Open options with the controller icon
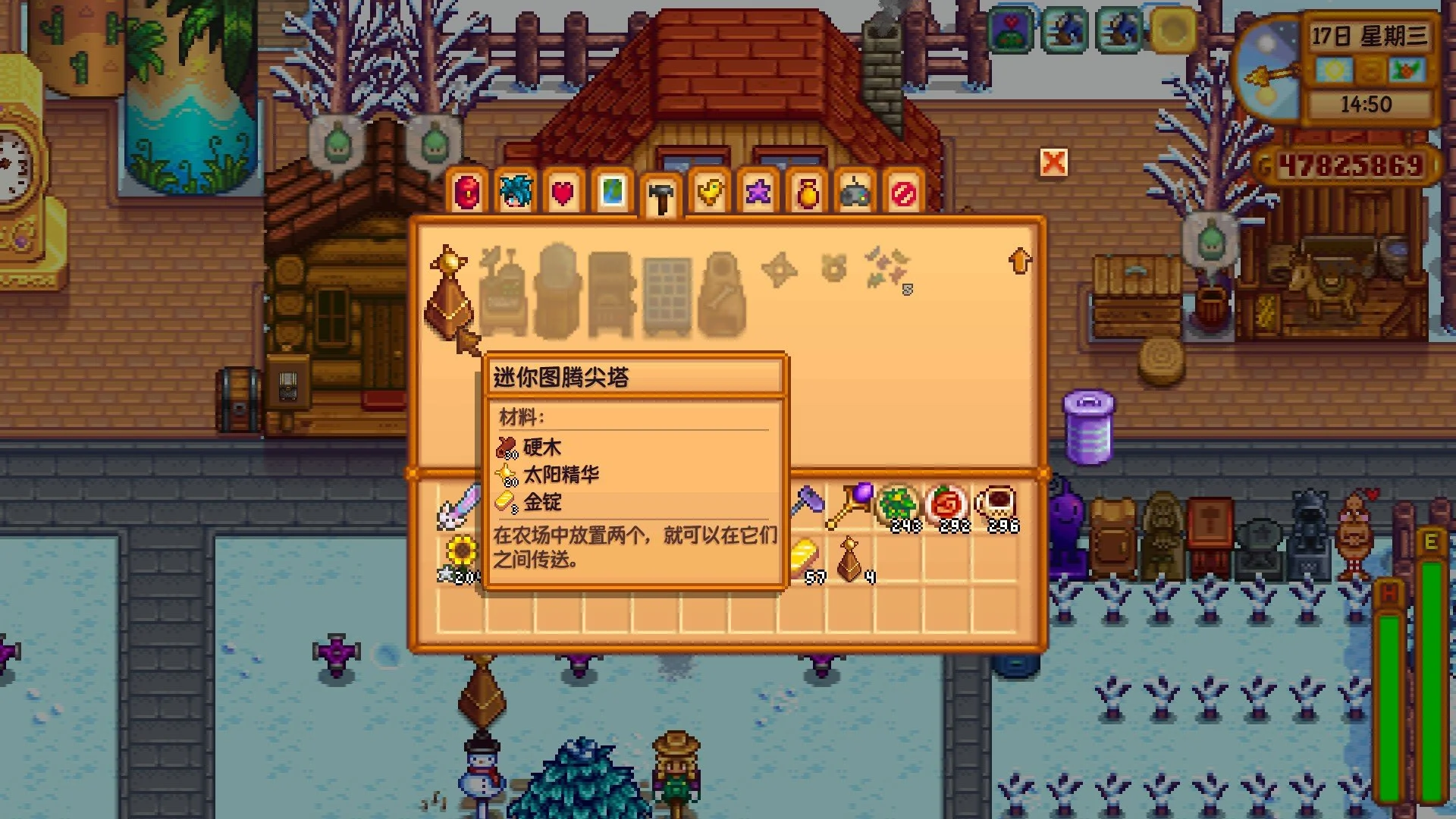Image resolution: width=1456 pixels, height=819 pixels. [855, 193]
